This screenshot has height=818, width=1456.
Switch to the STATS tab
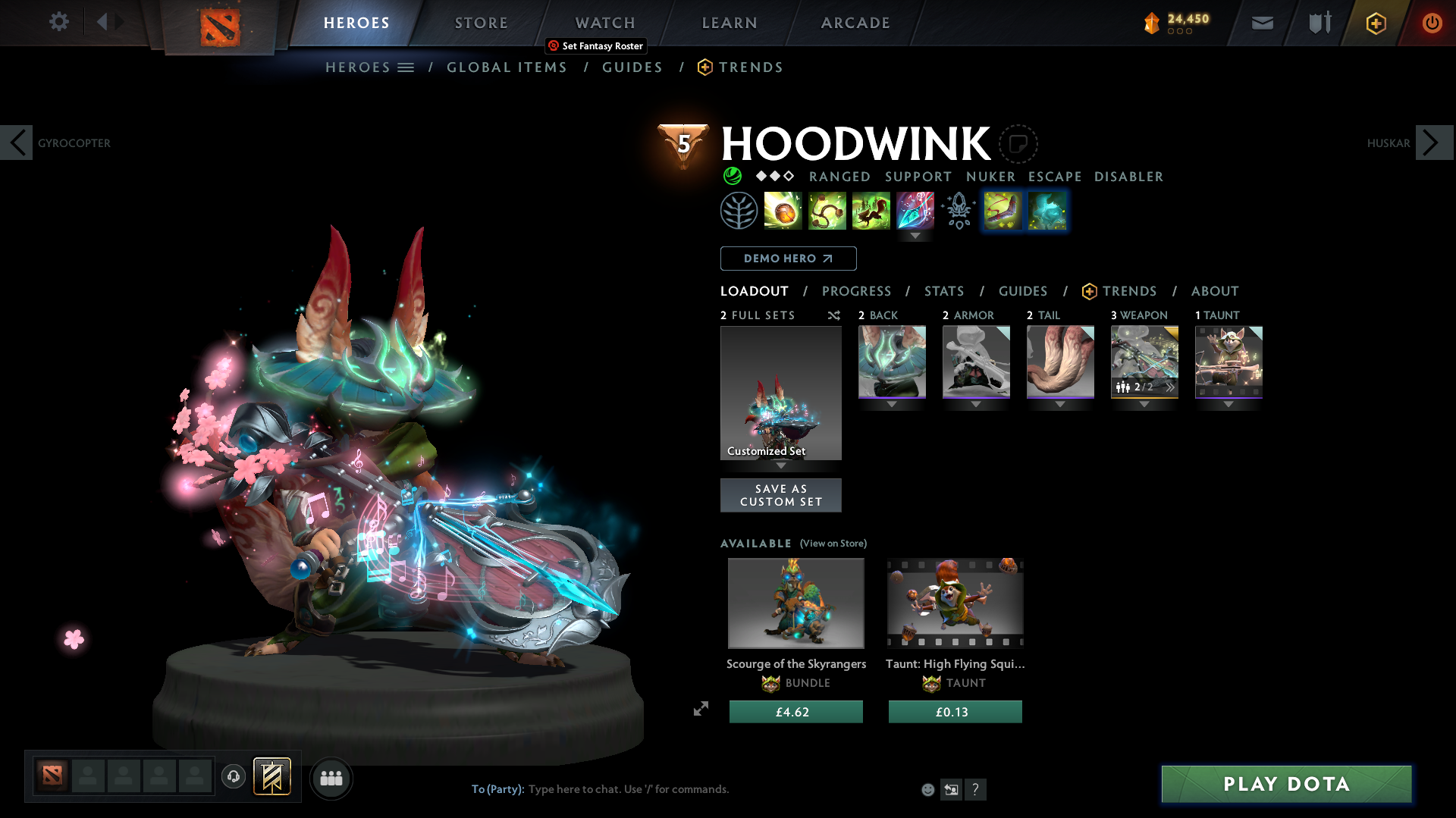(x=943, y=291)
